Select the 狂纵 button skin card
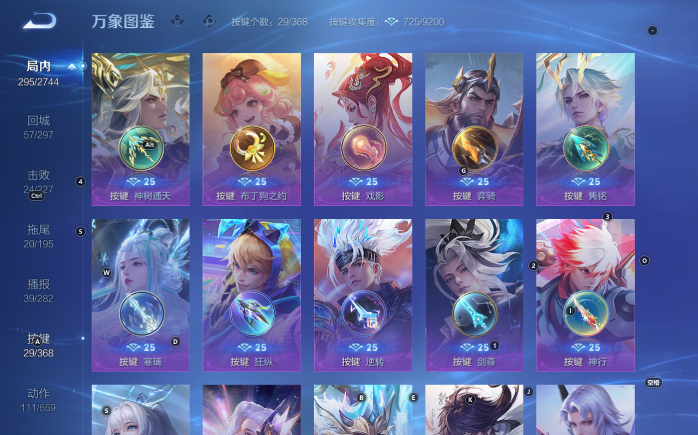The image size is (698, 435). click(252, 295)
